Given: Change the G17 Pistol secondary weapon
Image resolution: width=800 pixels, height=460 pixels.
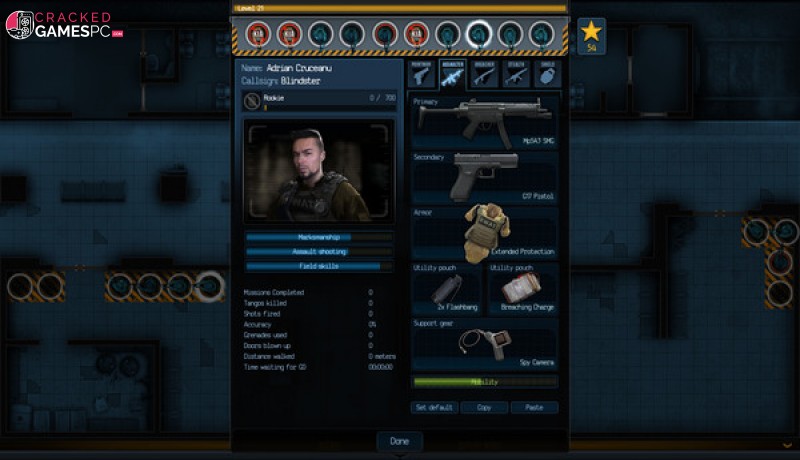Looking at the screenshot, I should pos(485,177).
